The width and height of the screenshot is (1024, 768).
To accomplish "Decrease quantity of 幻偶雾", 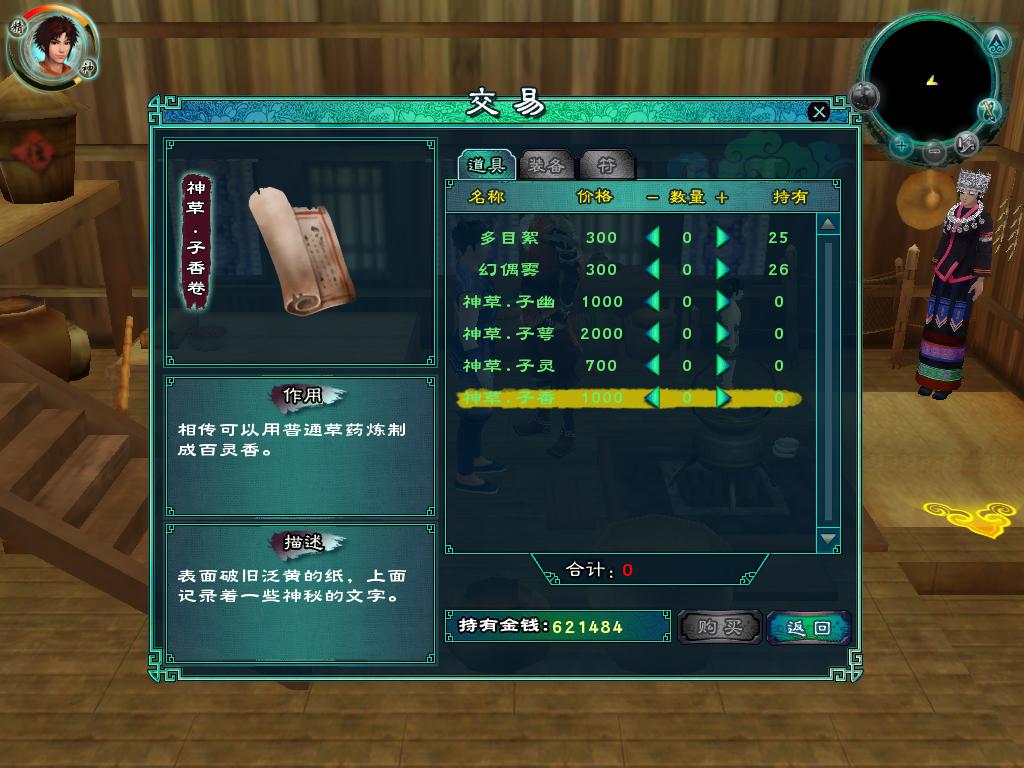I will point(653,270).
